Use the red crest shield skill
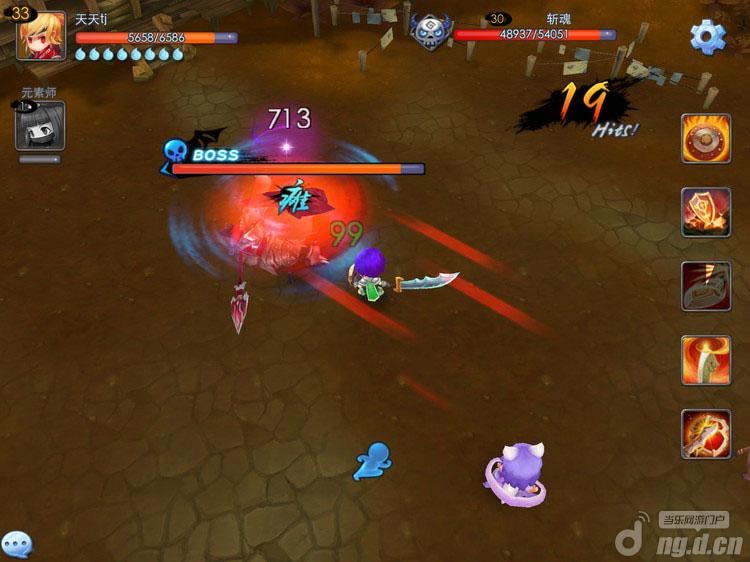Screen dimensions: 750x562 (x=706, y=212)
